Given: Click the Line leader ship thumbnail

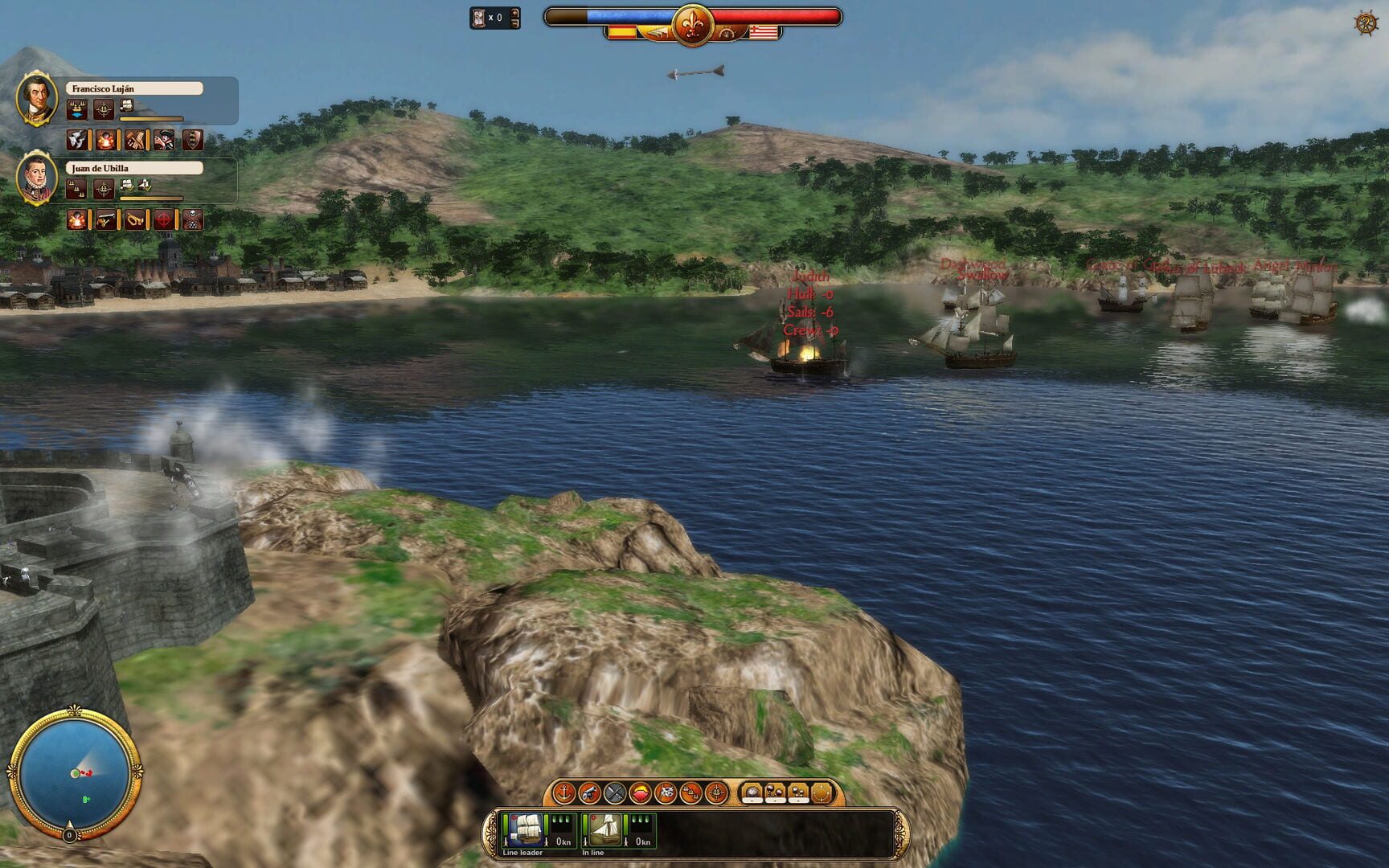Looking at the screenshot, I should click(525, 829).
